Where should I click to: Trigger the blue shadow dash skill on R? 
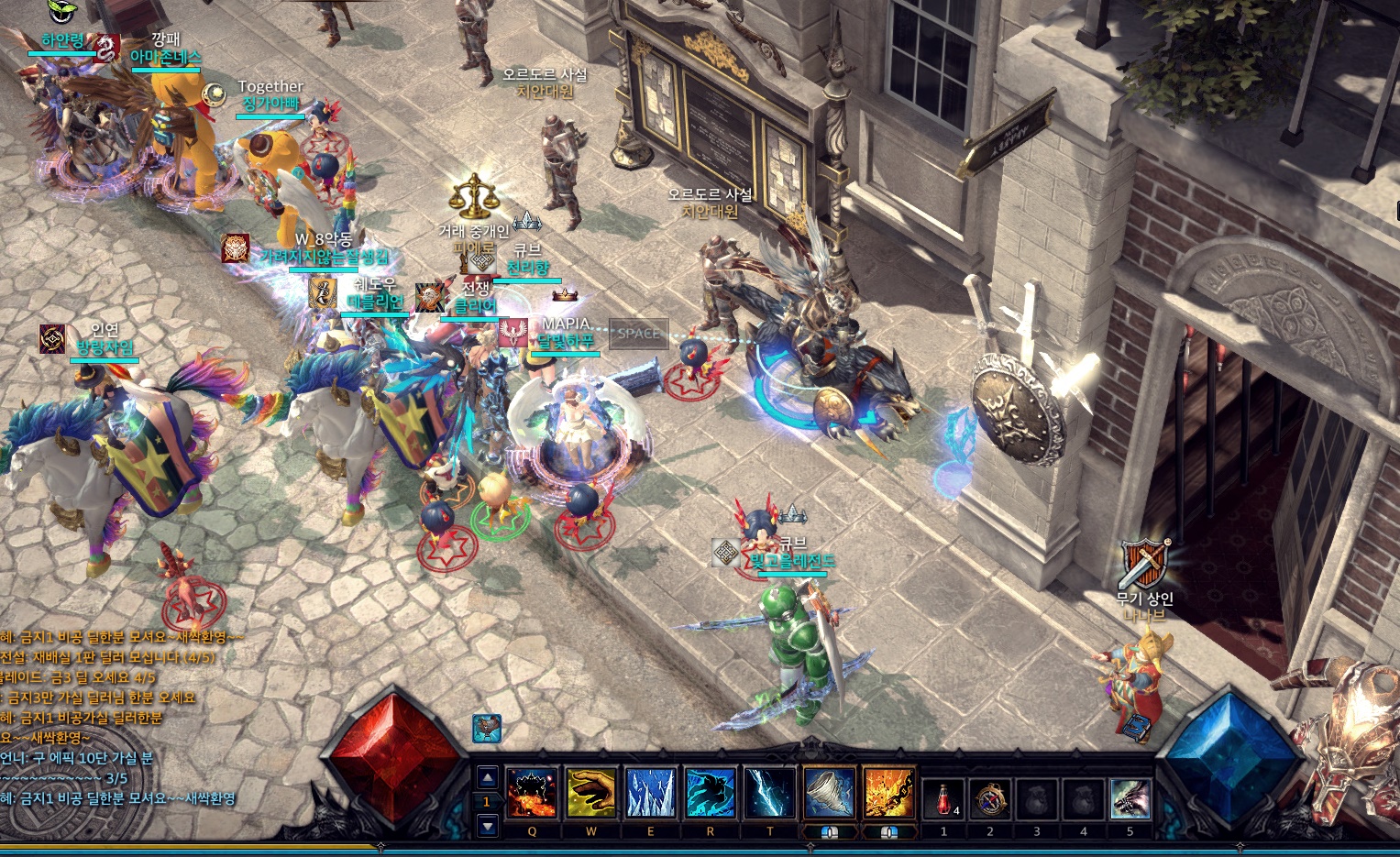tap(710, 793)
